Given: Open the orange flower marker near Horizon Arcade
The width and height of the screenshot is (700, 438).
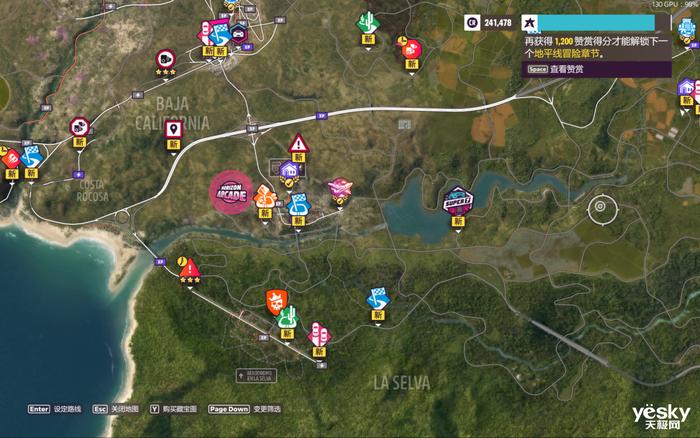Looking at the screenshot, I should 264,195.
